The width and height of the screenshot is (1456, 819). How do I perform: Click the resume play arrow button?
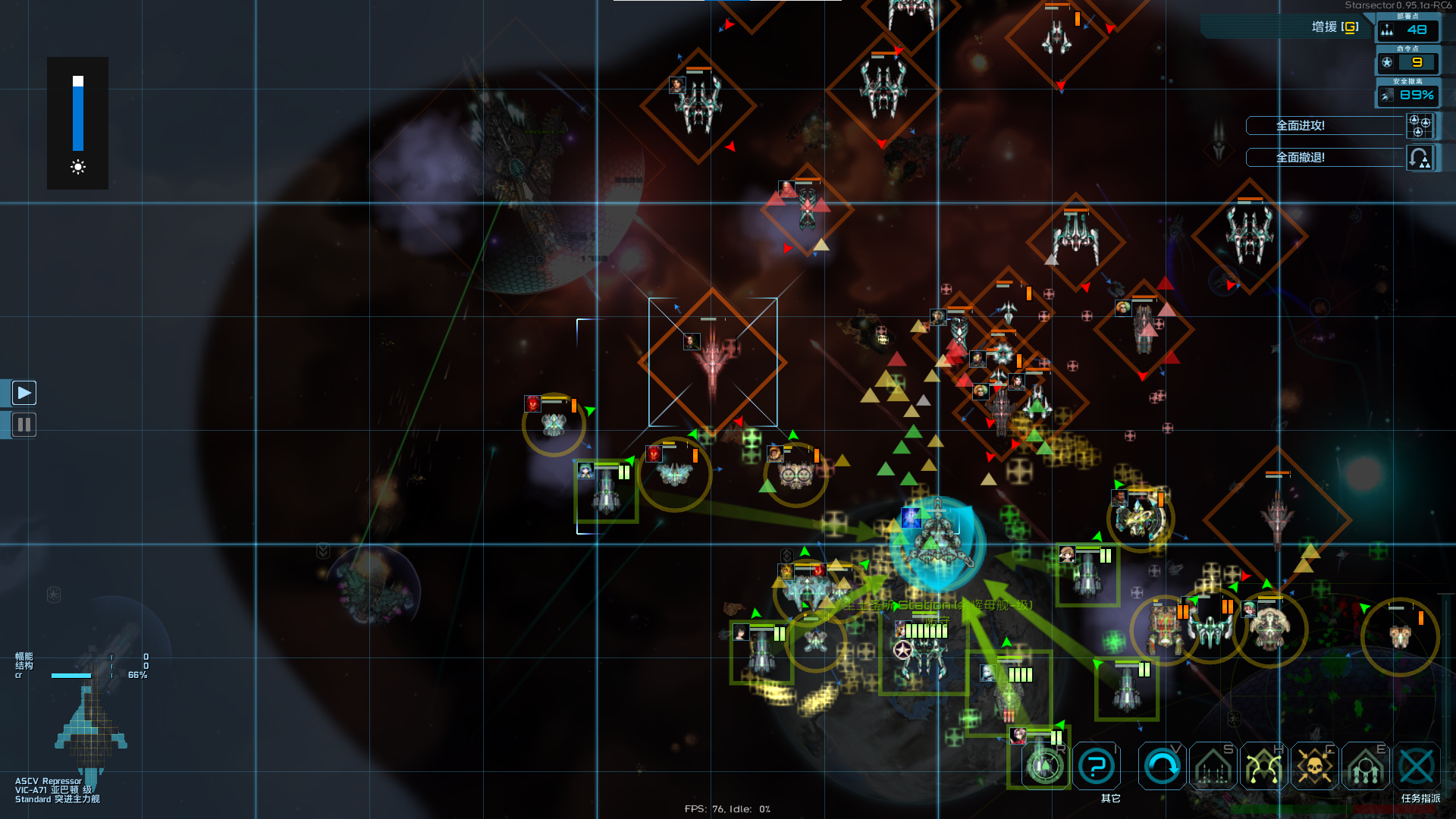tap(24, 393)
